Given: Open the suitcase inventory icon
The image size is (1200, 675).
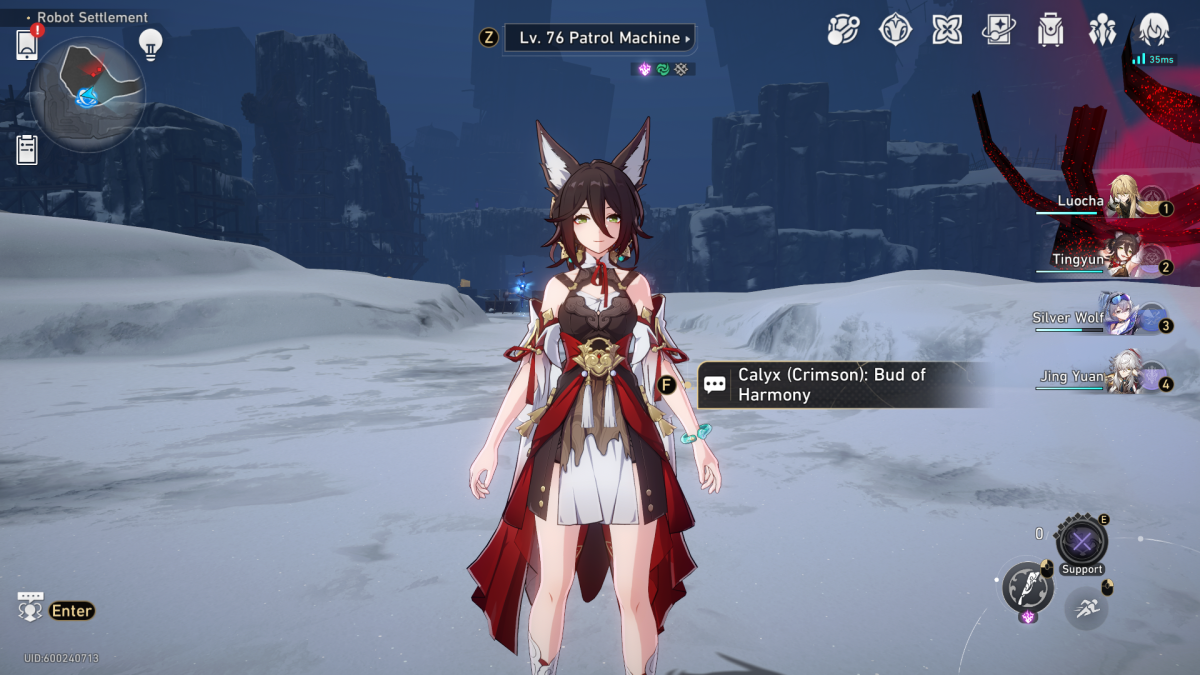Looking at the screenshot, I should (1050, 30).
